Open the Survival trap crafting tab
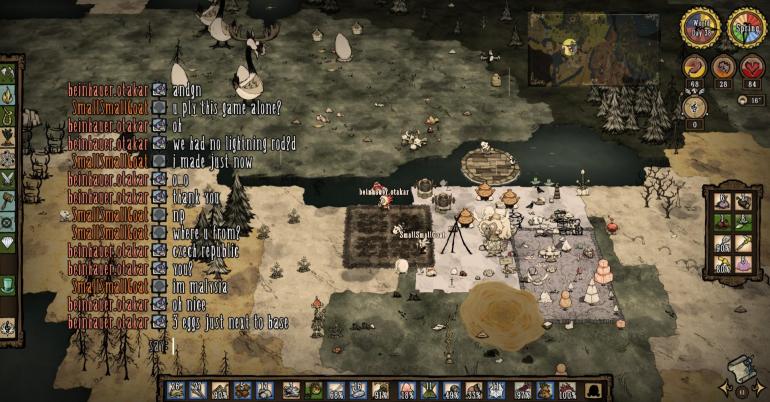 (8, 118)
